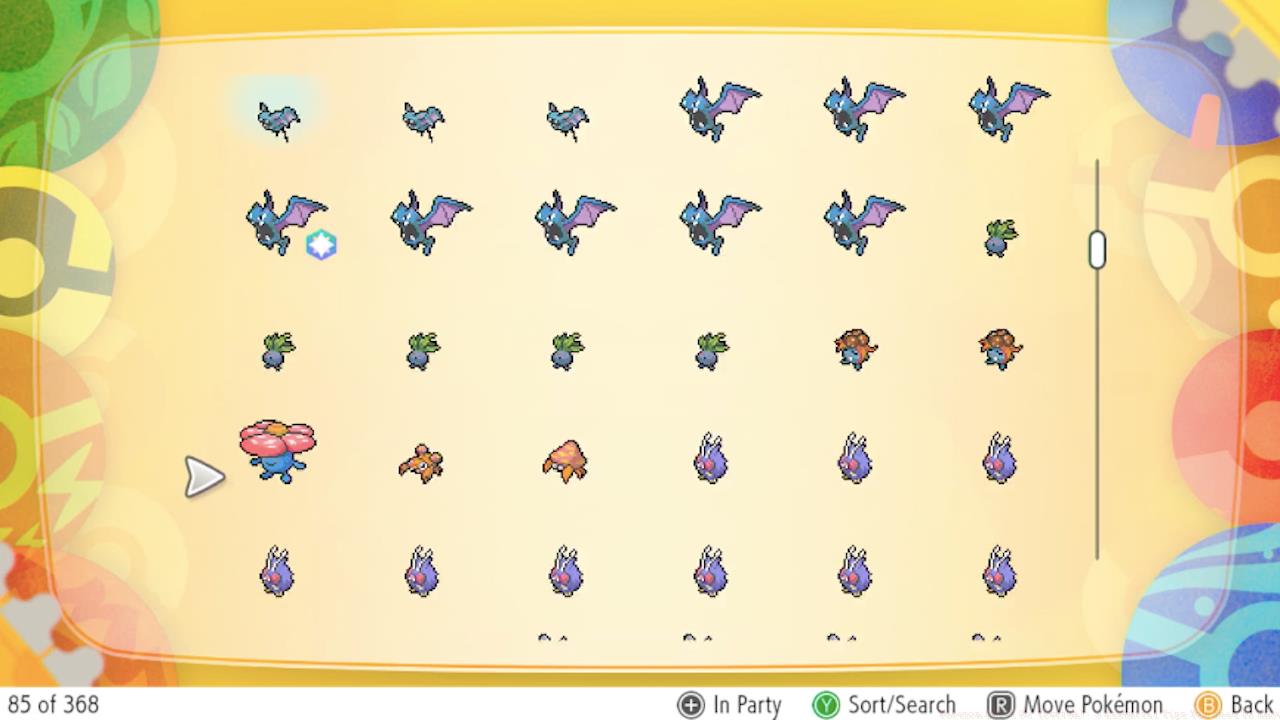Select the Parasect sprite
The width and height of the screenshot is (1280, 720).
tap(565, 462)
